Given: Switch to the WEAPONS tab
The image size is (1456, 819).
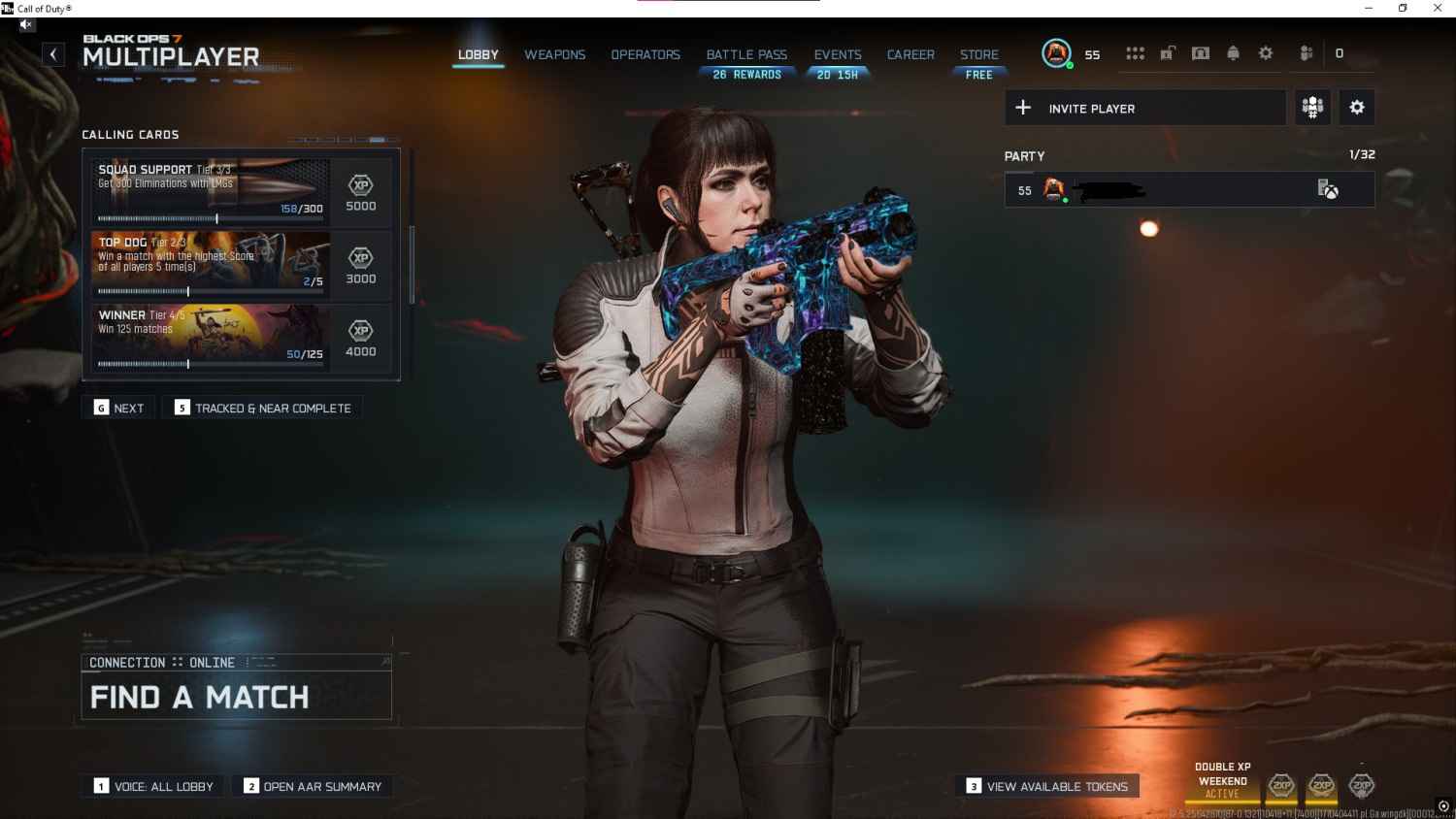Looking at the screenshot, I should point(554,54).
